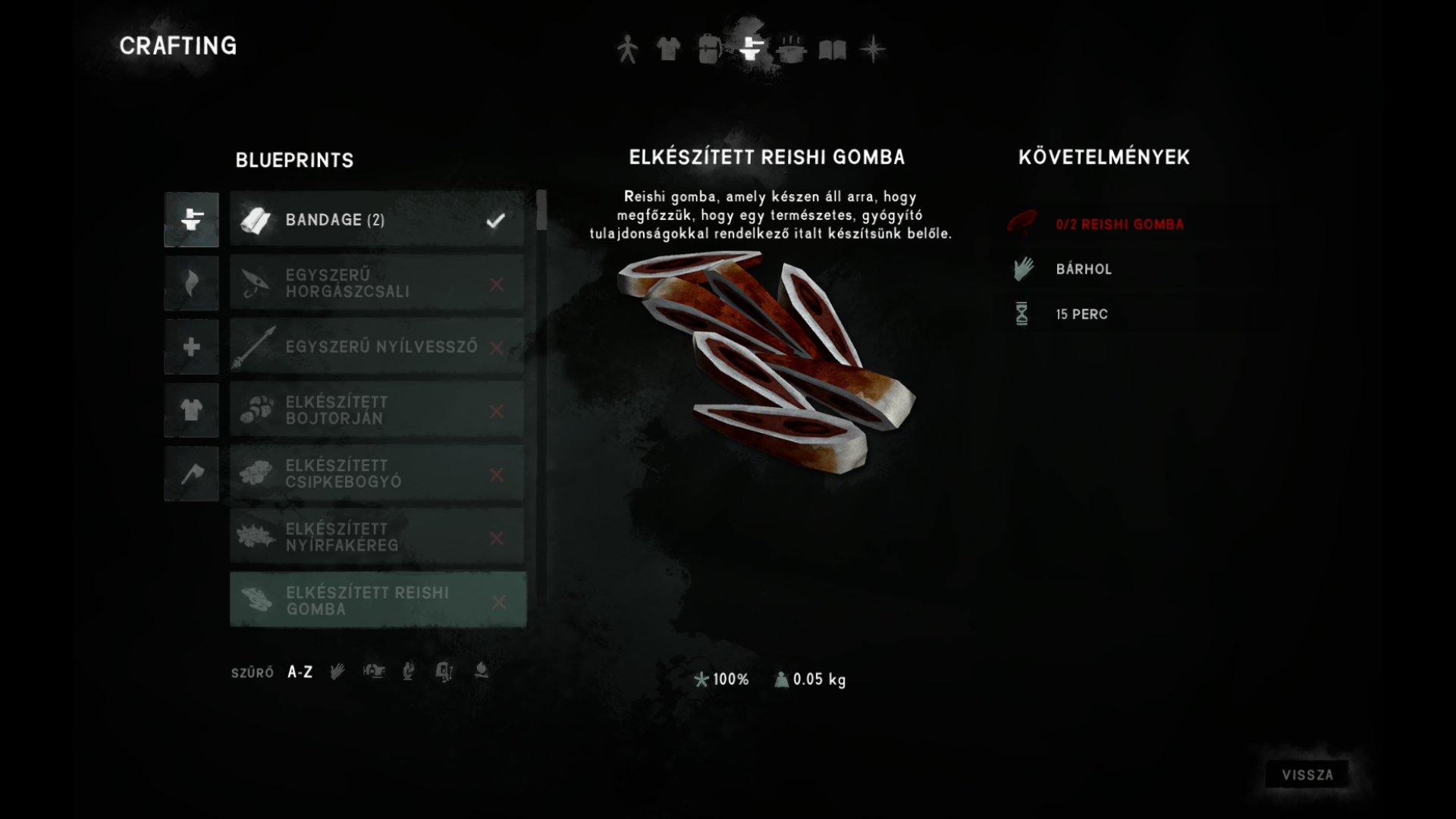Filter blueprints by campfire location
Image resolution: width=1456 pixels, height=819 pixels.
481,671
